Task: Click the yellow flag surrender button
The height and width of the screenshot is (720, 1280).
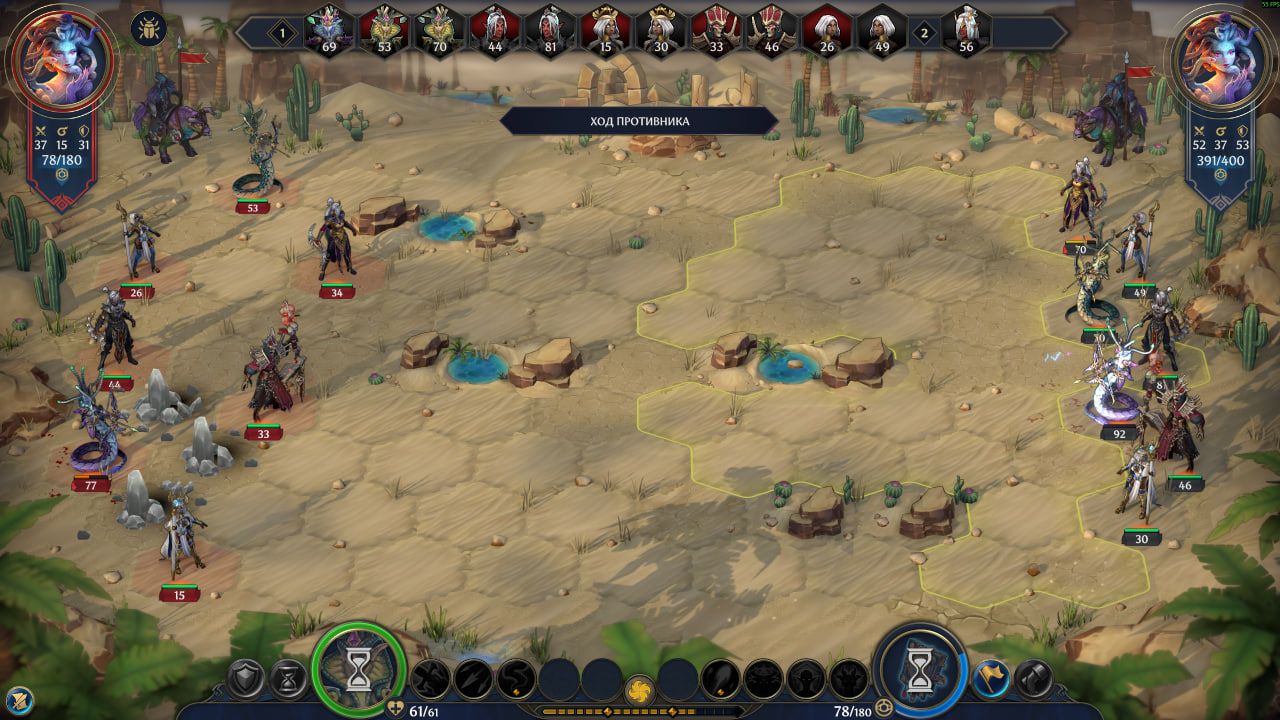Action: click(x=990, y=680)
